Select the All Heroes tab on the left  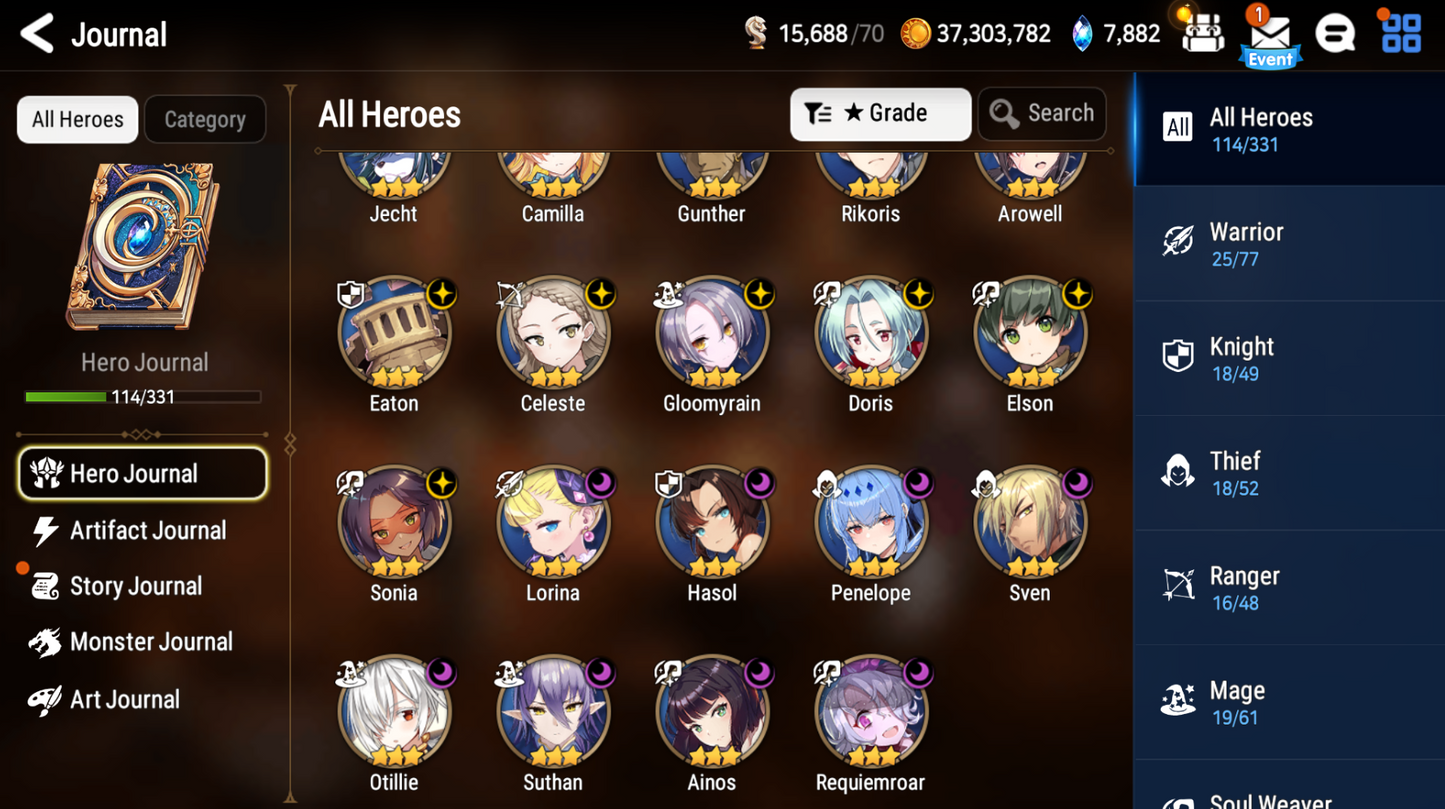(x=77, y=119)
